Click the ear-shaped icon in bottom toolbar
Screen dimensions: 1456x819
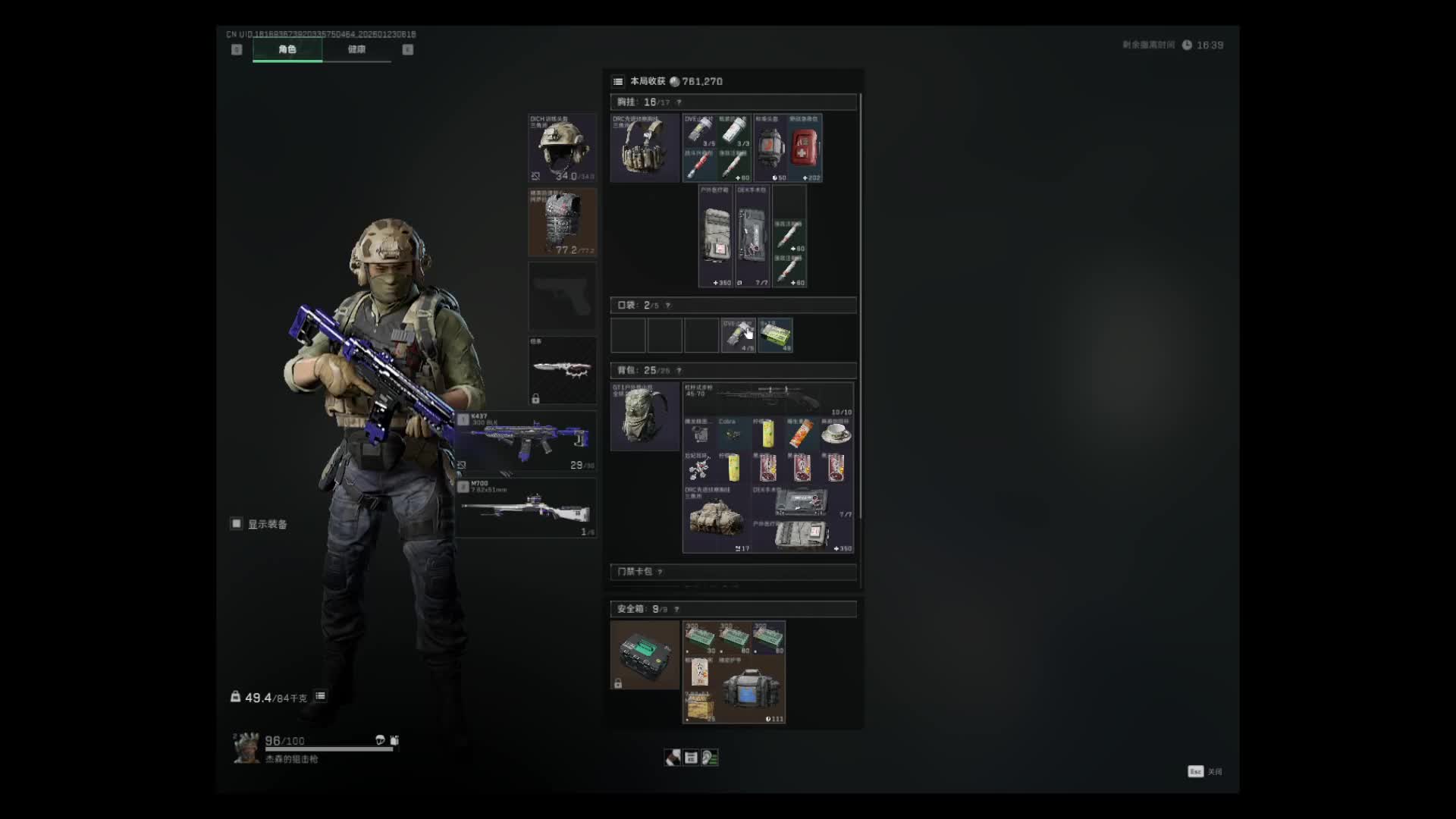710,758
